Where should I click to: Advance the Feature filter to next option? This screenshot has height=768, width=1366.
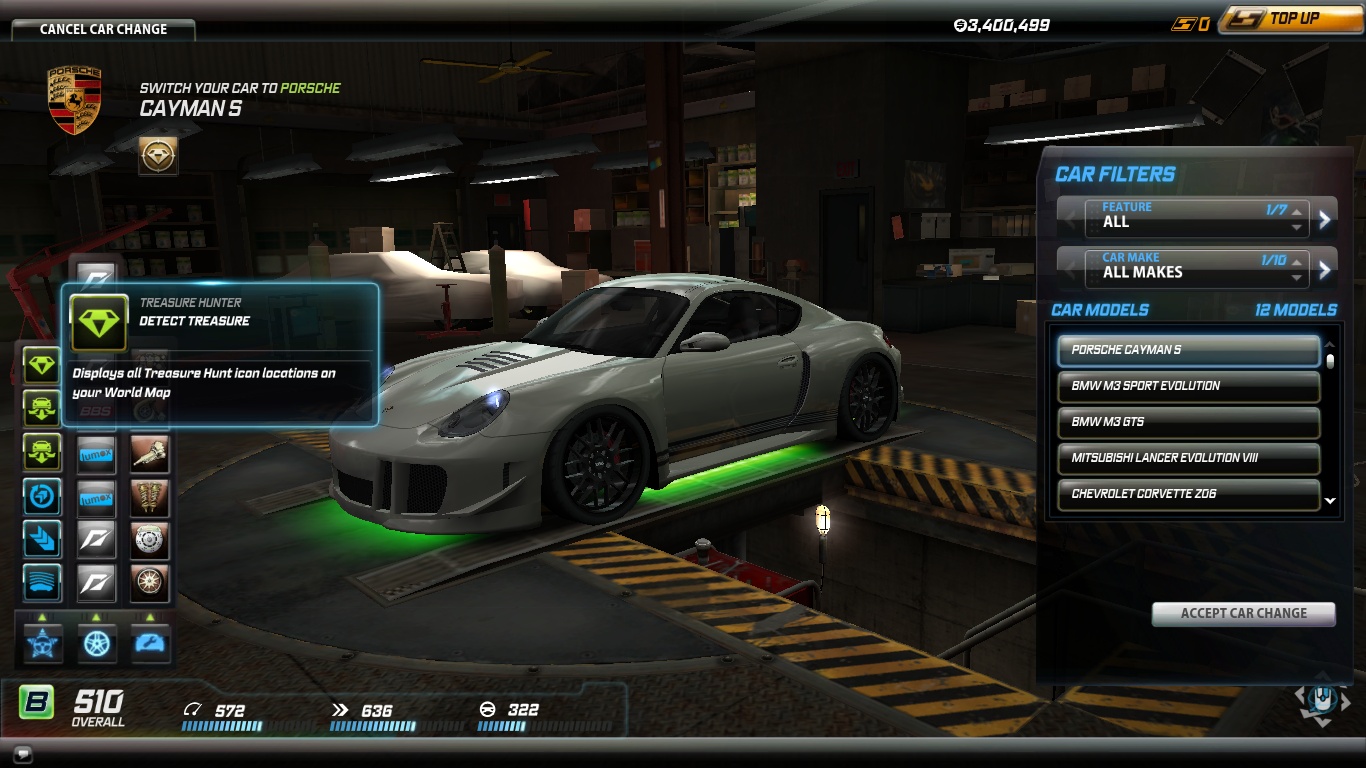tap(1325, 219)
